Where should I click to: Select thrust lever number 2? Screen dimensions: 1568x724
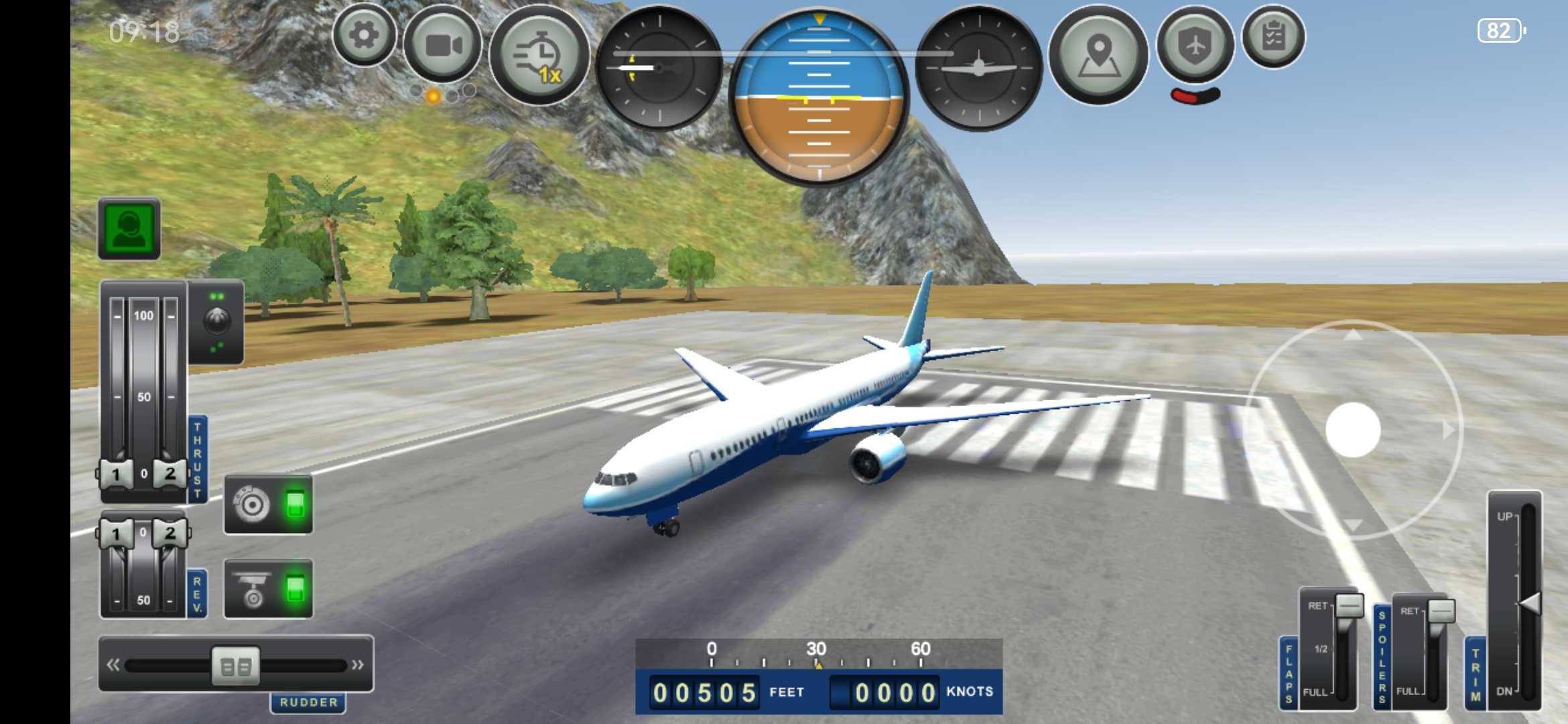pos(170,473)
